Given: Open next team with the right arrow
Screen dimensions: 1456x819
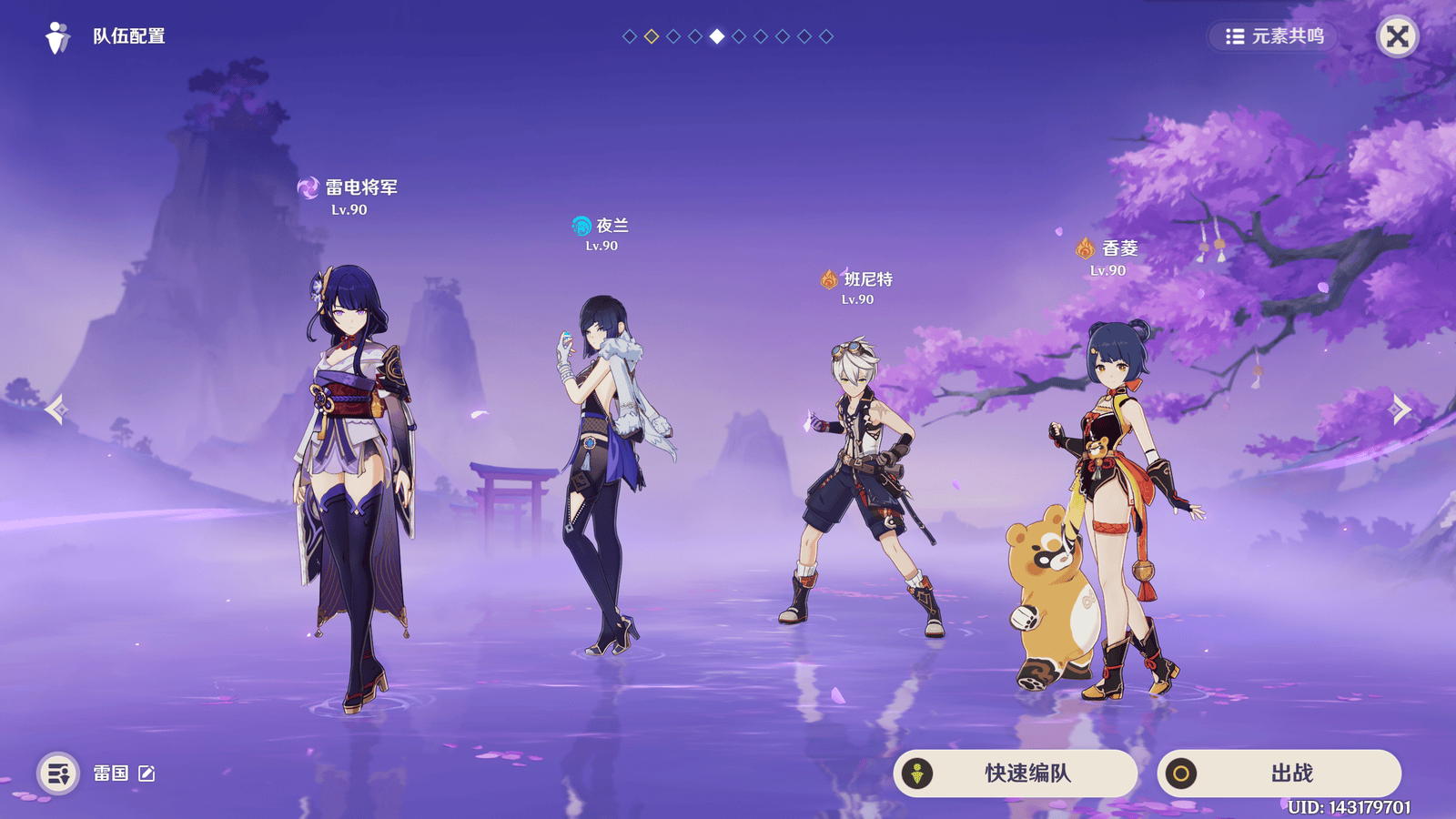Looking at the screenshot, I should pos(1399,409).
